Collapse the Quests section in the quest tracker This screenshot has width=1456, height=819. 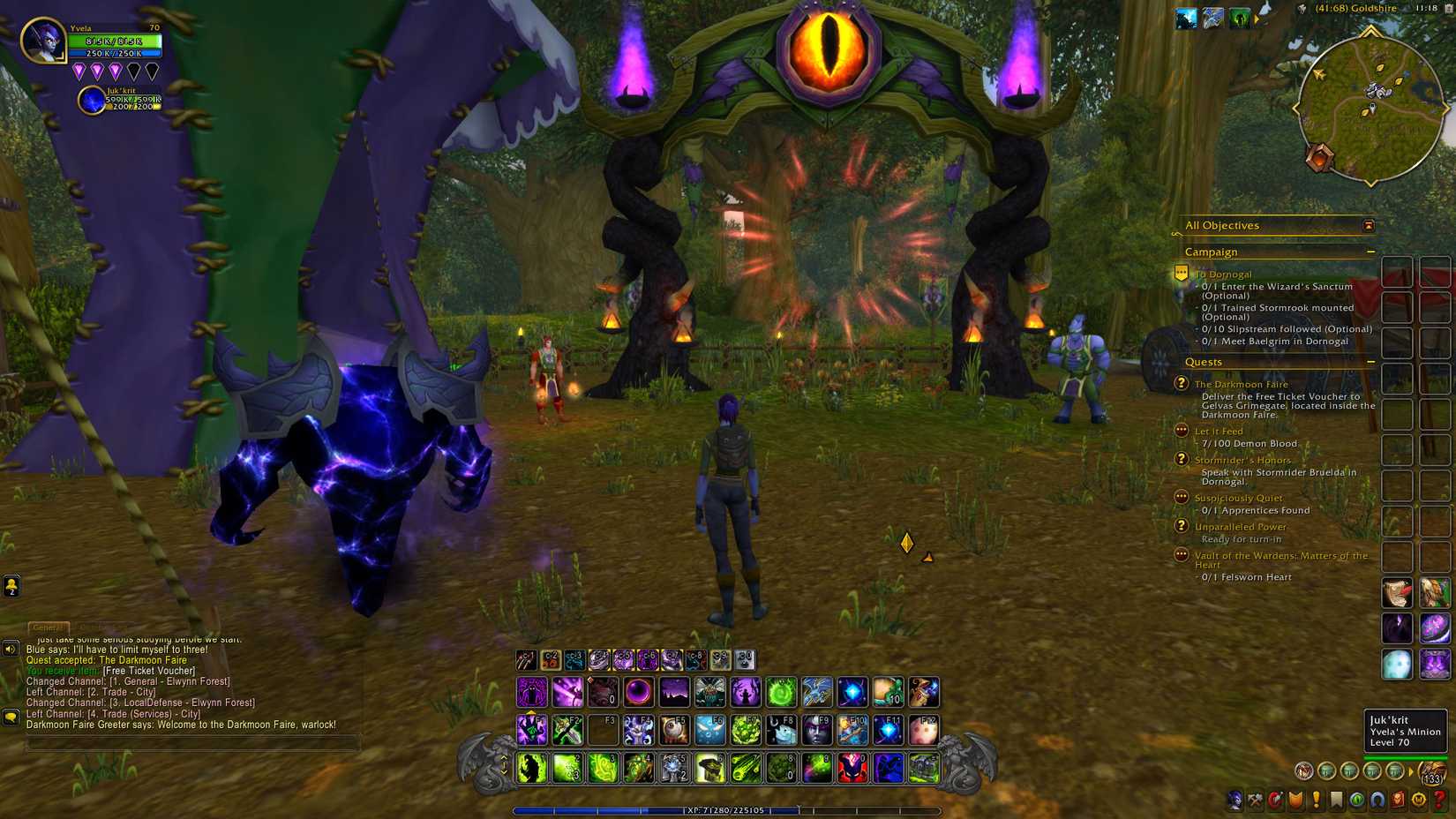click(x=1370, y=362)
